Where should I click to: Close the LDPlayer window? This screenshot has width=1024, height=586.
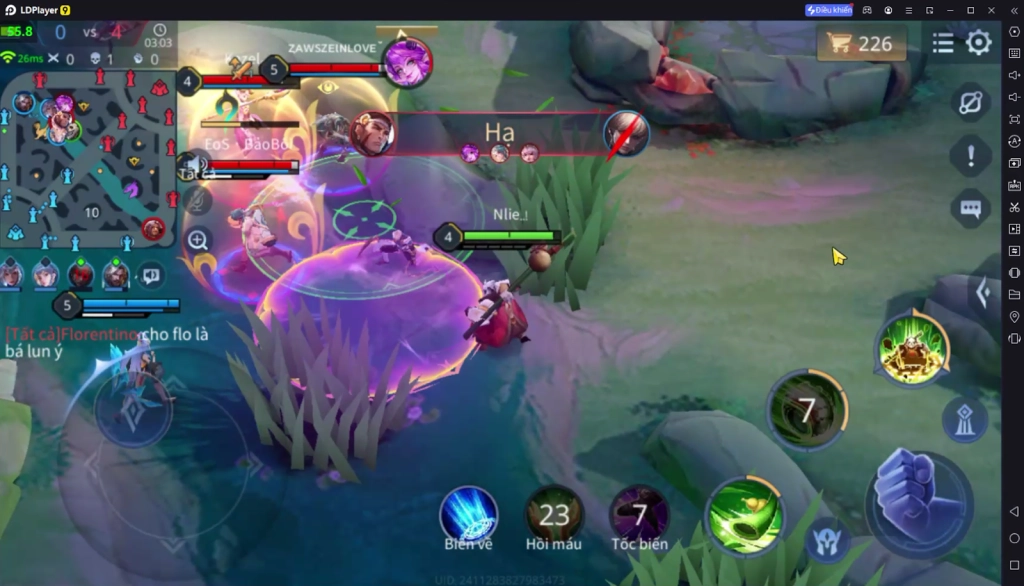(990, 10)
